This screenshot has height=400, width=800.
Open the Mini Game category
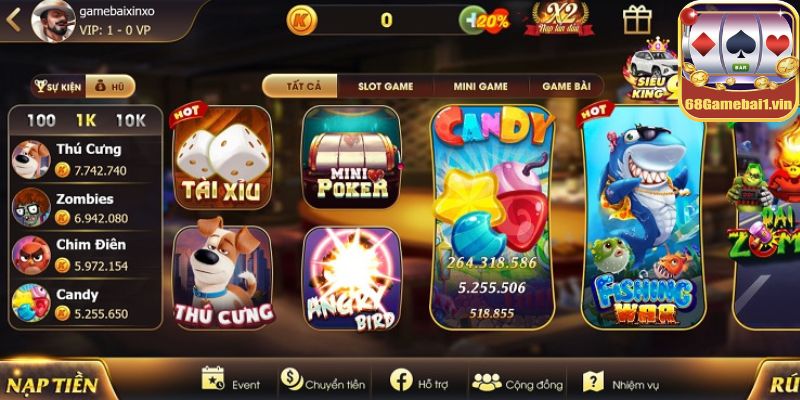(x=480, y=86)
